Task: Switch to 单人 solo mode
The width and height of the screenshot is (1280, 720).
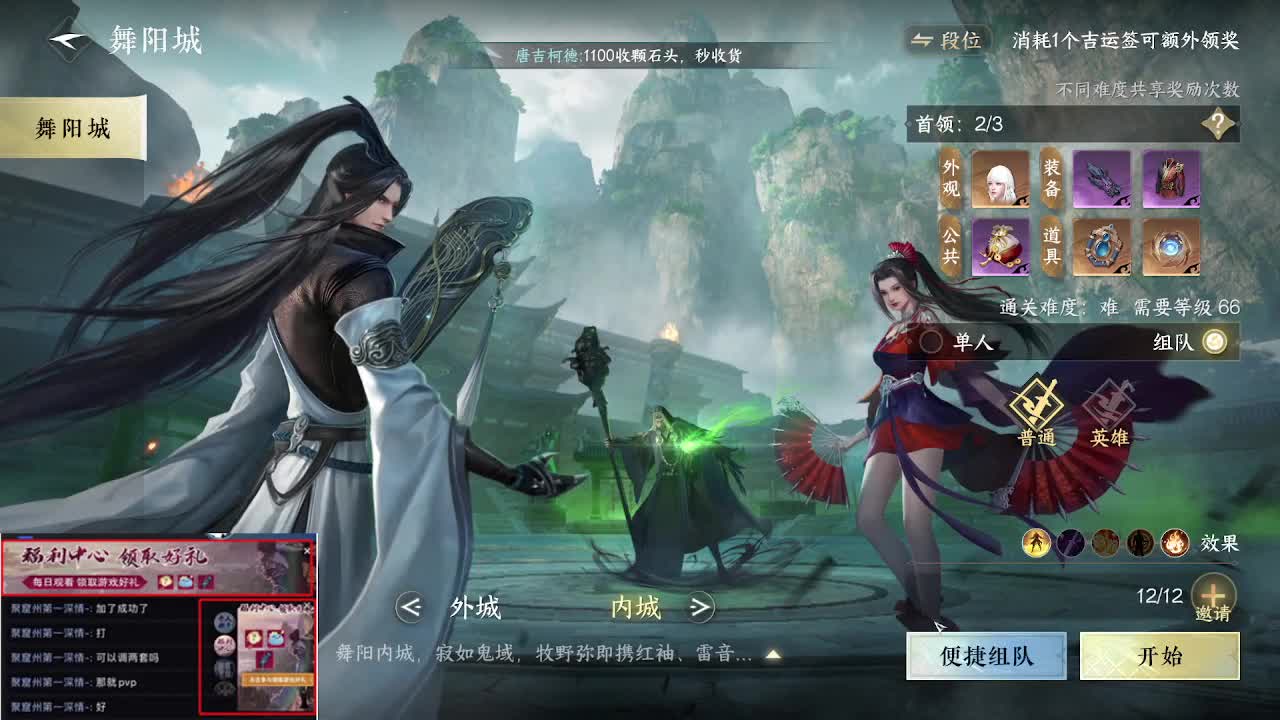Action: click(955, 341)
